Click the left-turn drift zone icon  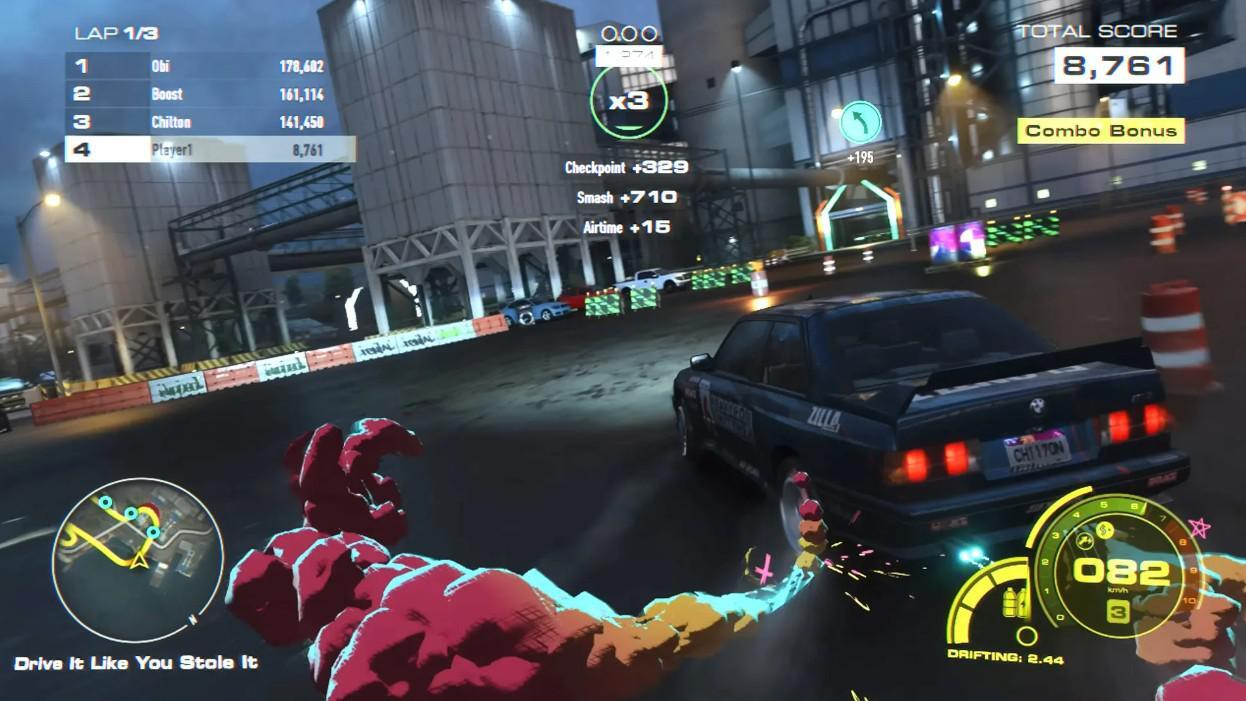pyautogui.click(x=860, y=122)
